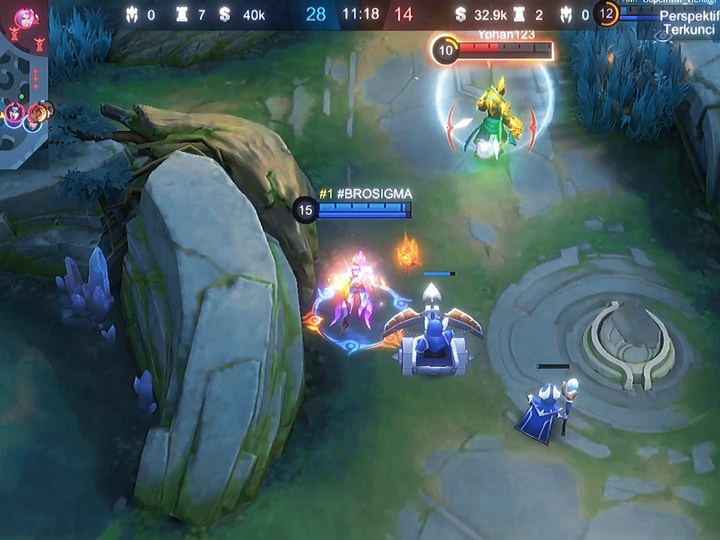Toggle the Perspektif Terkunci camera lock
Viewport: 720px width, 540px height.
tap(689, 24)
